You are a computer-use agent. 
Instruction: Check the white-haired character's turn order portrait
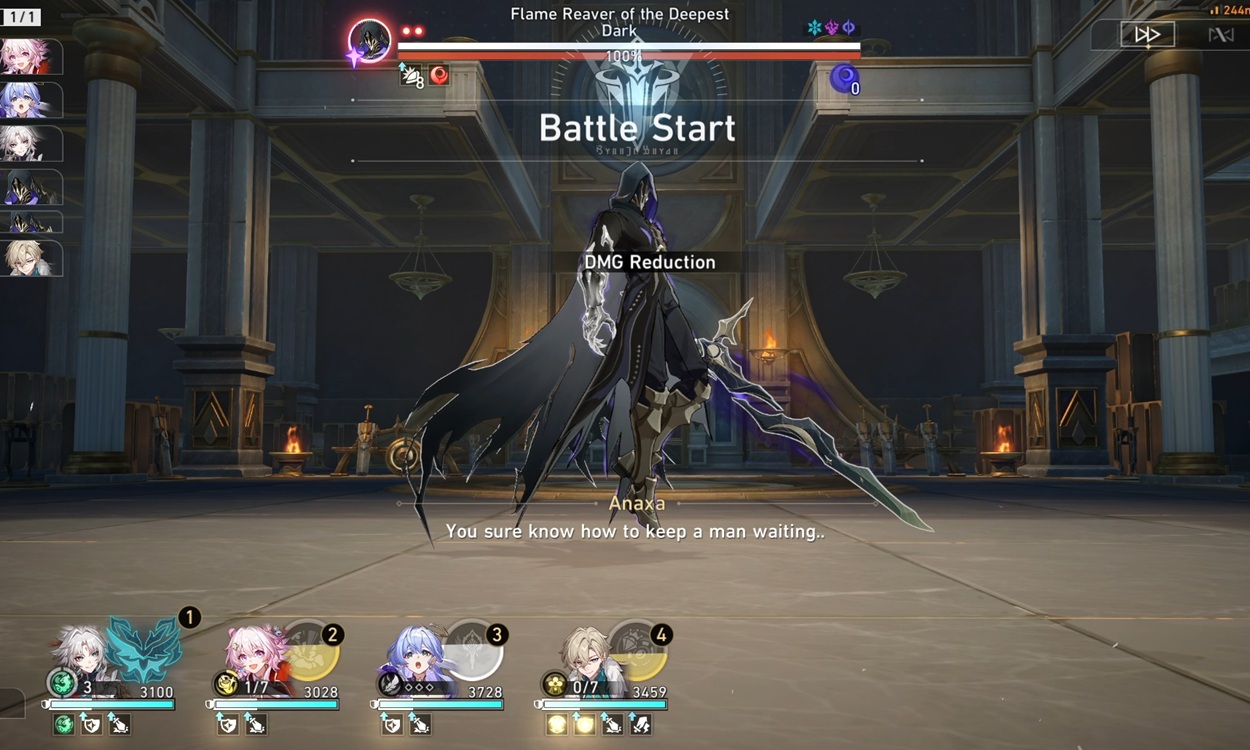pos(29,143)
